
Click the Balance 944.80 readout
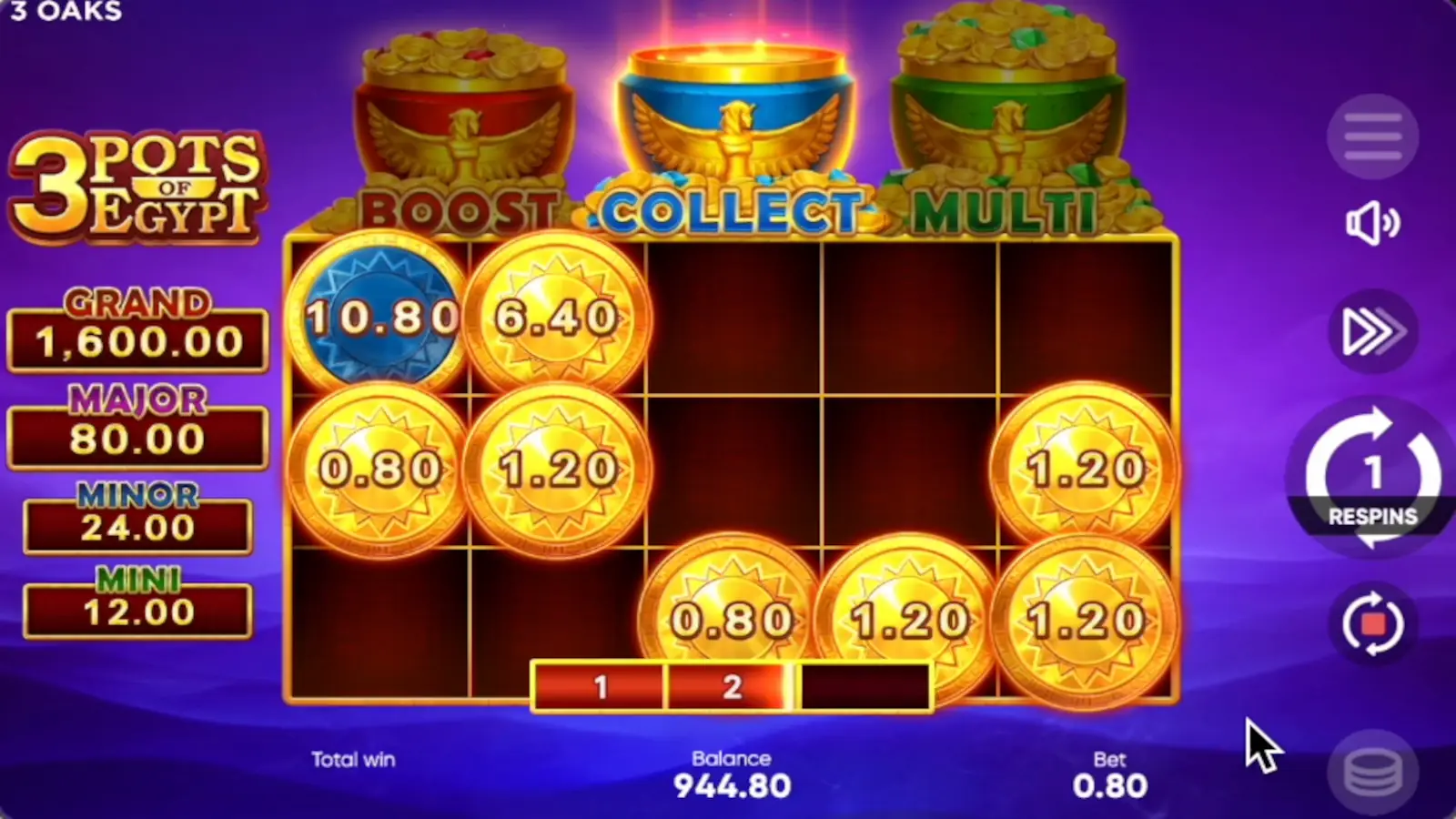point(733,773)
